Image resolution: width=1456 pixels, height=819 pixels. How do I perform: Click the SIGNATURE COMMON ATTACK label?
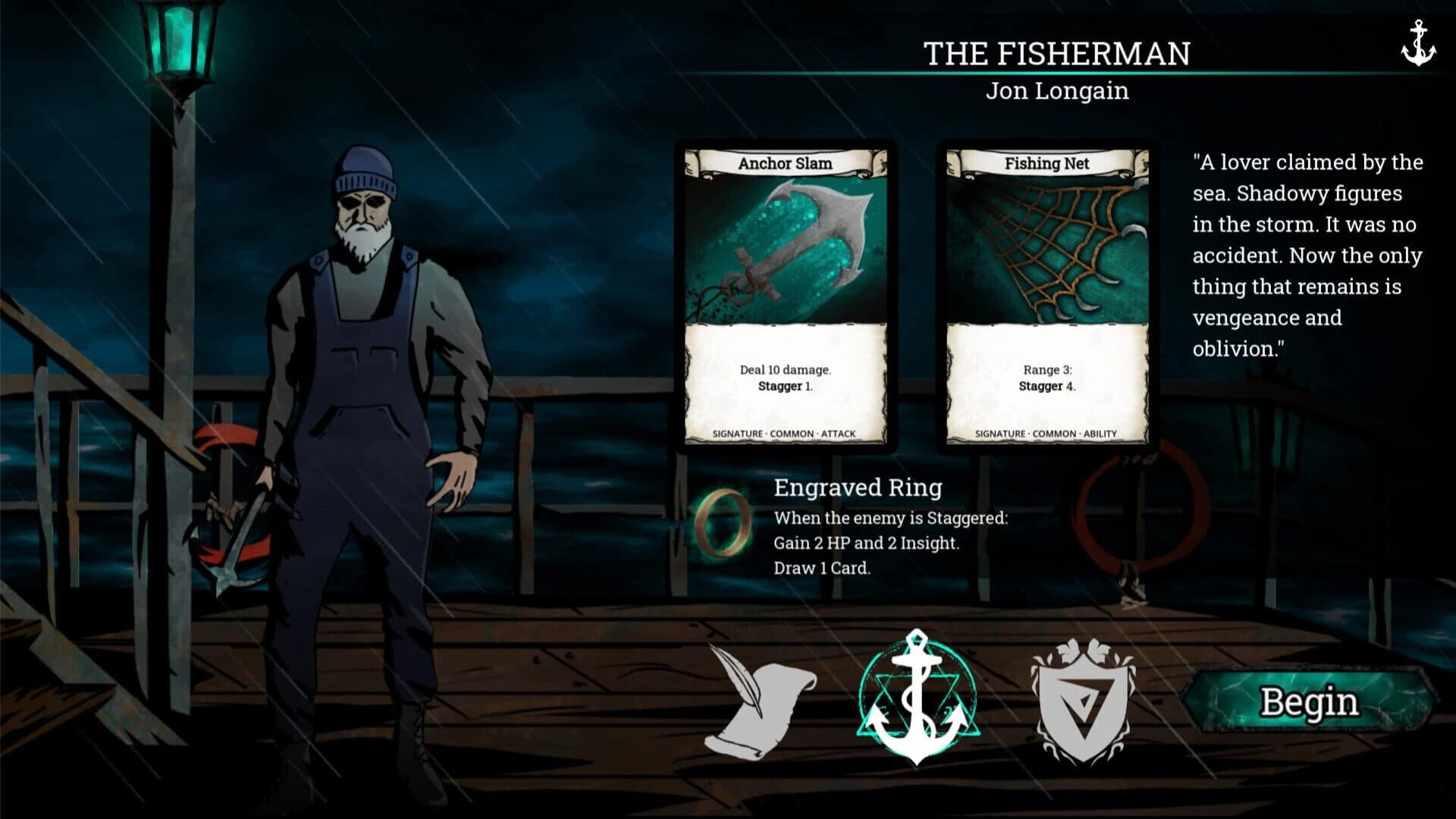click(783, 434)
